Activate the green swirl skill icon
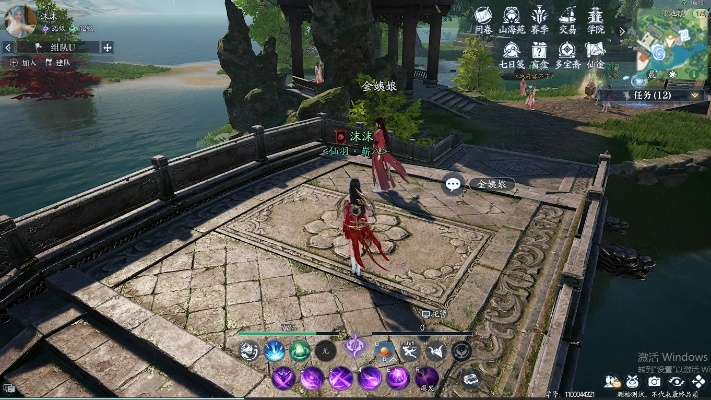Image resolution: width=711 pixels, height=400 pixels. pos(299,350)
